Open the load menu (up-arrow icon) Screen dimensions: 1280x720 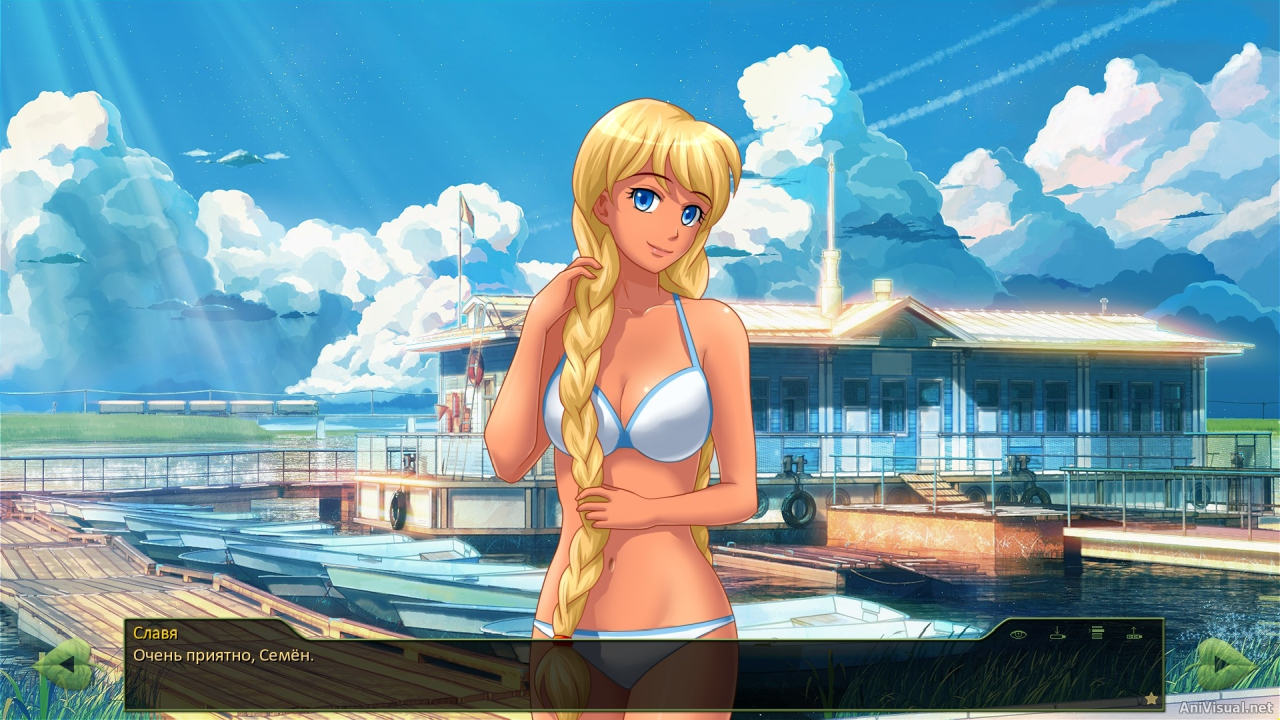[x=1134, y=633]
